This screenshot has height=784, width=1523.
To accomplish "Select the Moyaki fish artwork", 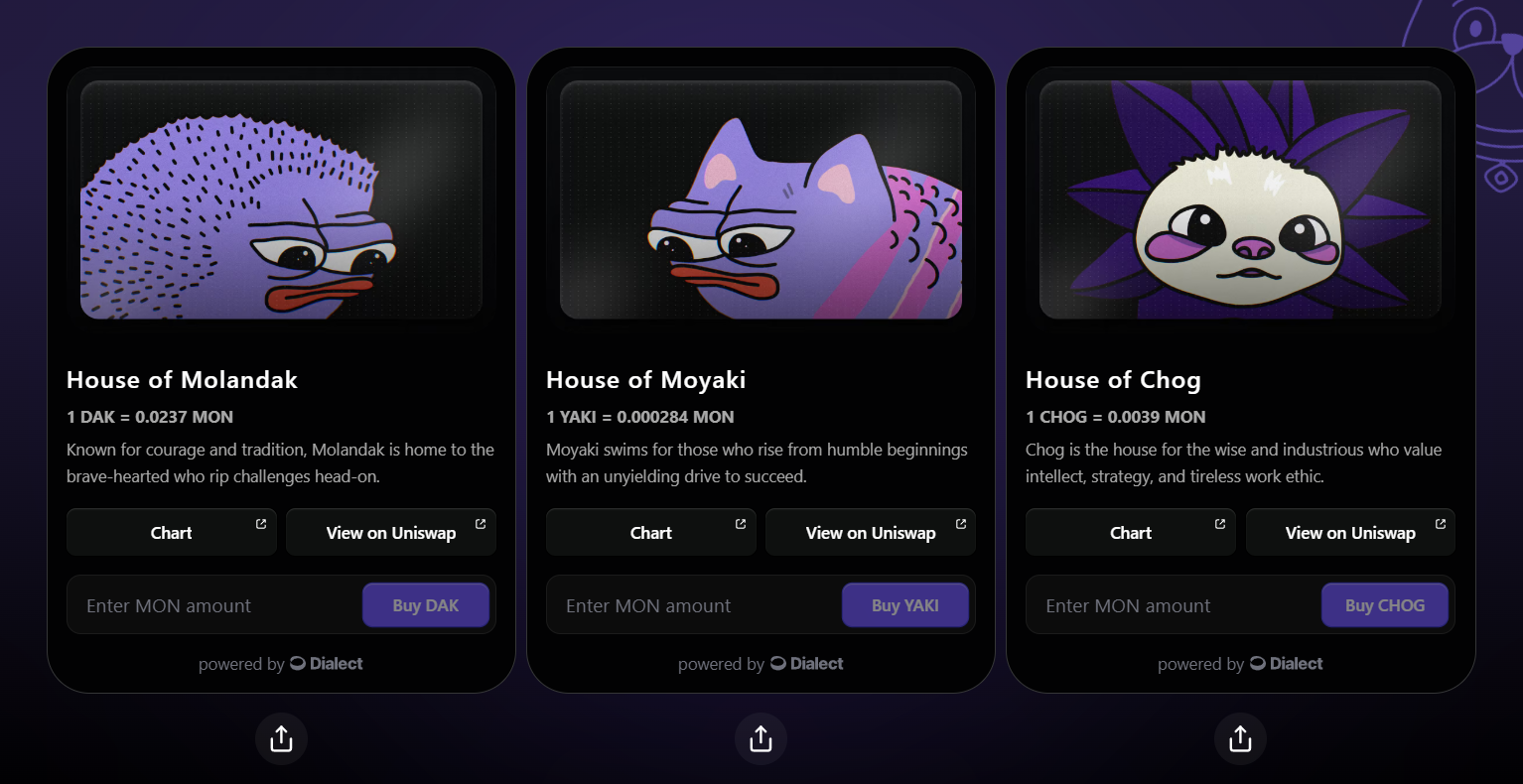I will [x=761, y=199].
